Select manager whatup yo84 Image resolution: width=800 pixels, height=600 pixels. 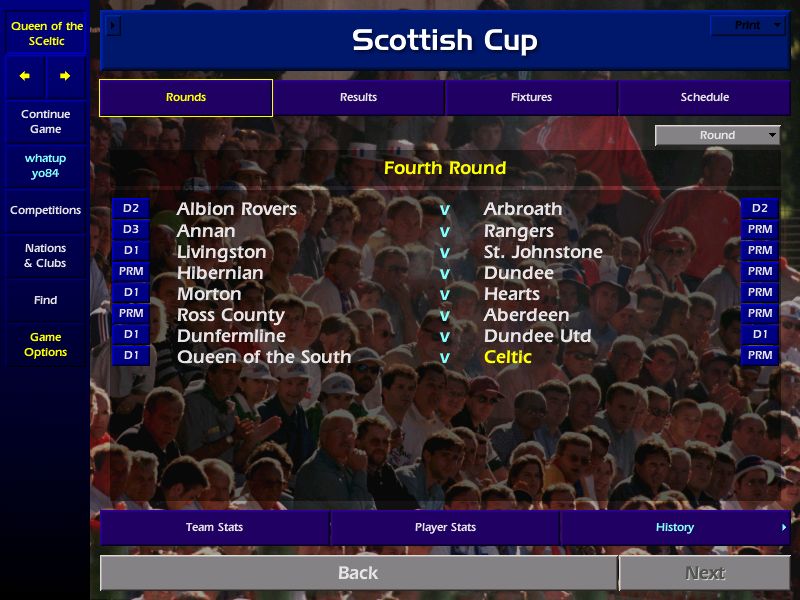(x=45, y=166)
